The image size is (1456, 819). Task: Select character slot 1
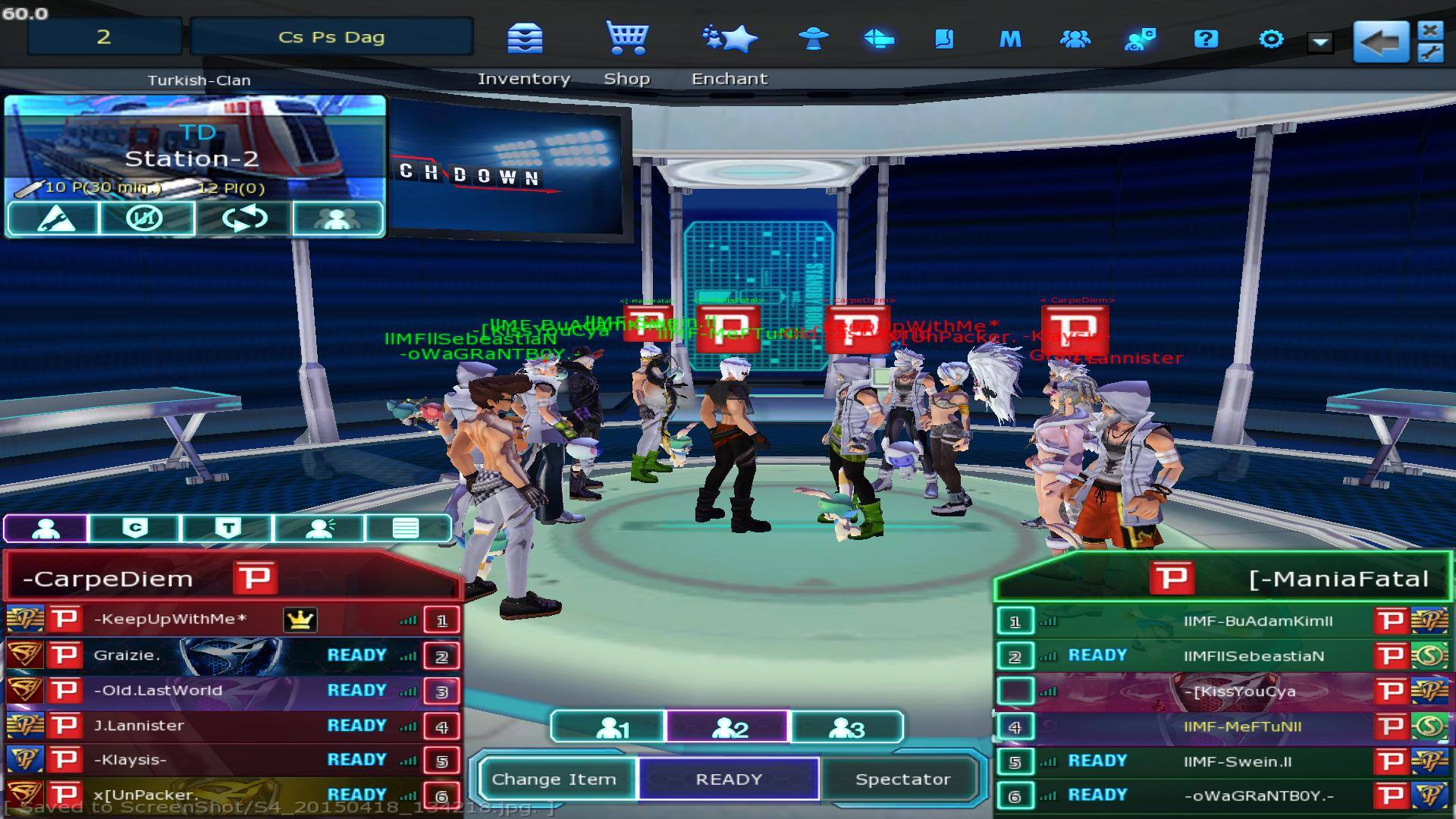608,728
